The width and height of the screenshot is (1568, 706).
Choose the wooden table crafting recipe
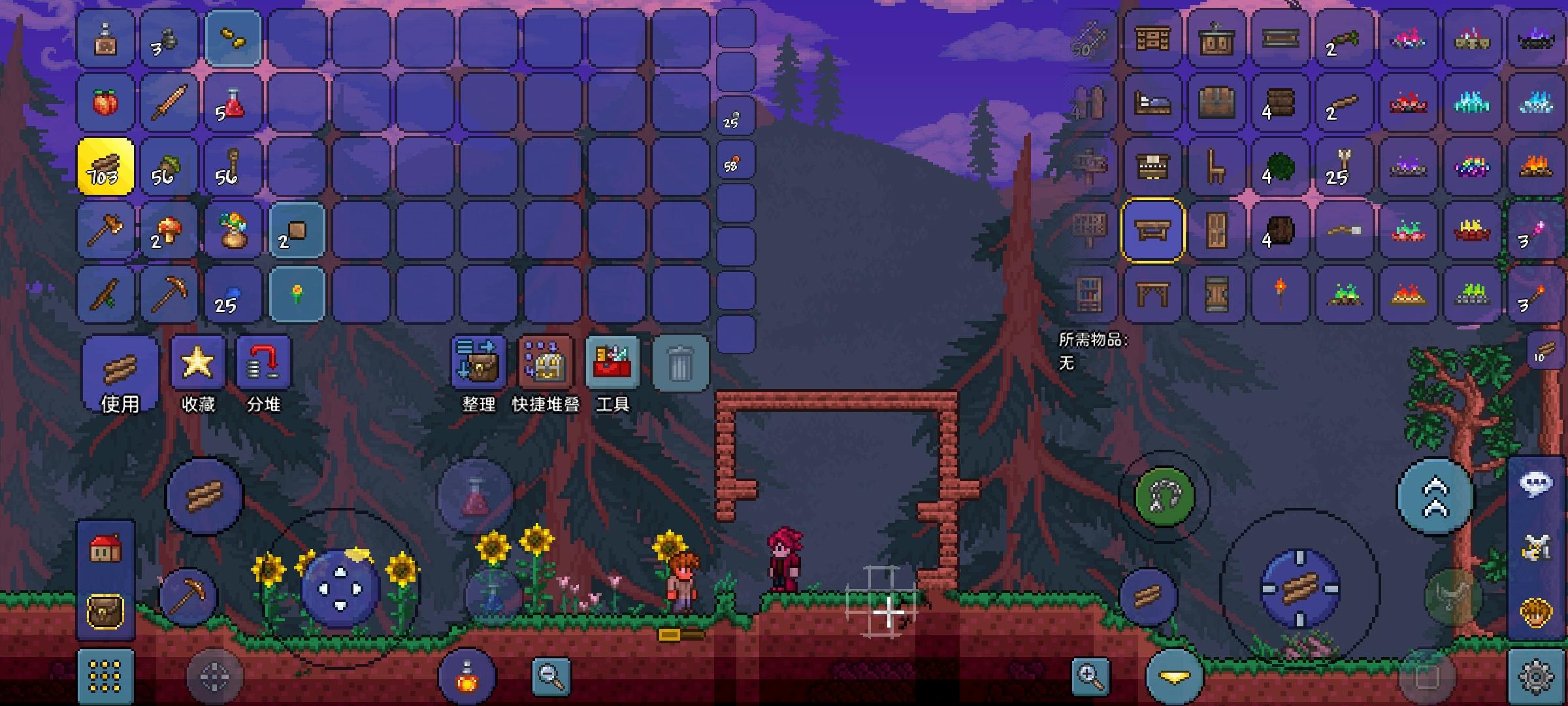tap(1152, 230)
